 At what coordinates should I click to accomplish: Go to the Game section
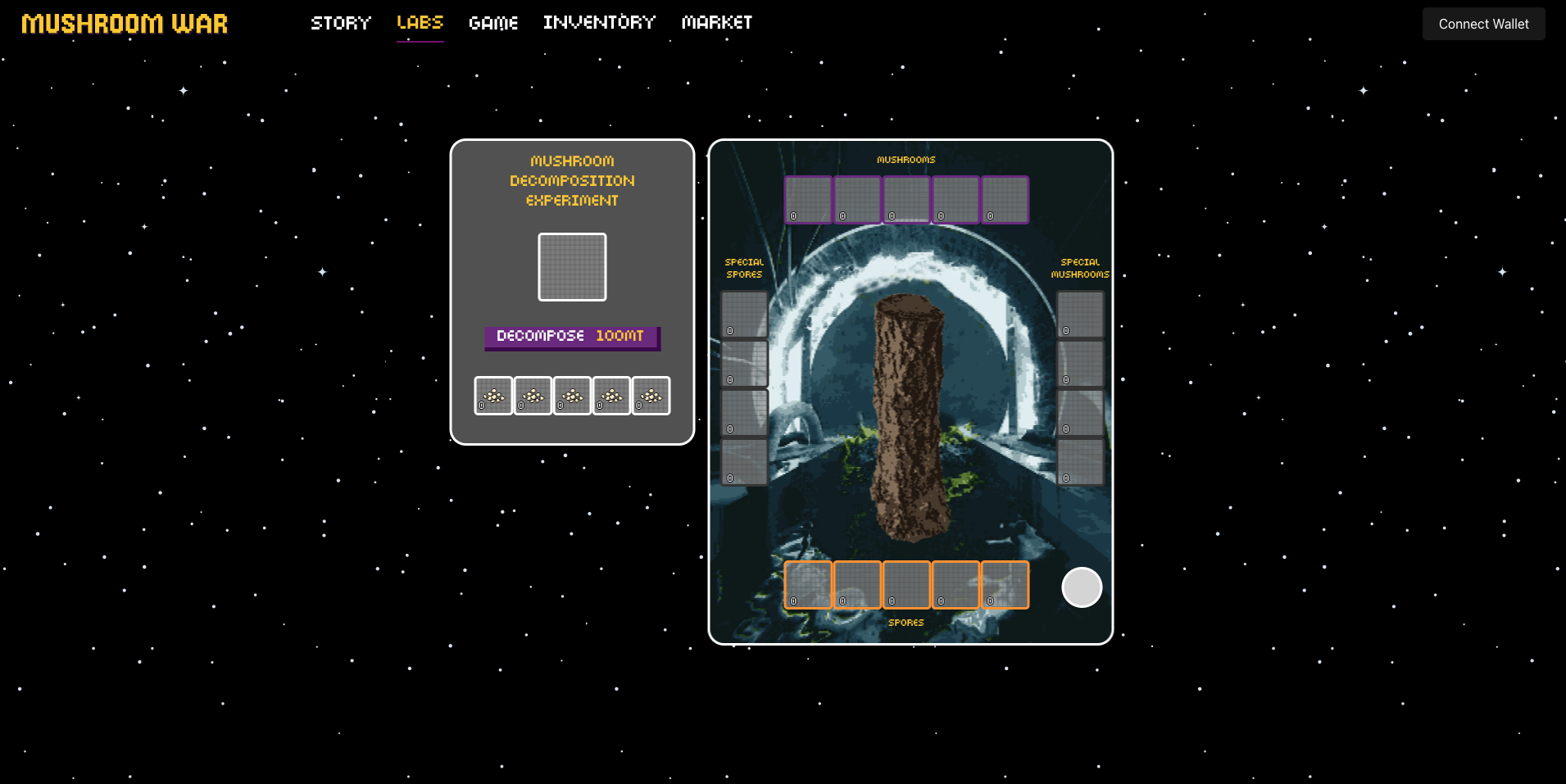point(493,23)
